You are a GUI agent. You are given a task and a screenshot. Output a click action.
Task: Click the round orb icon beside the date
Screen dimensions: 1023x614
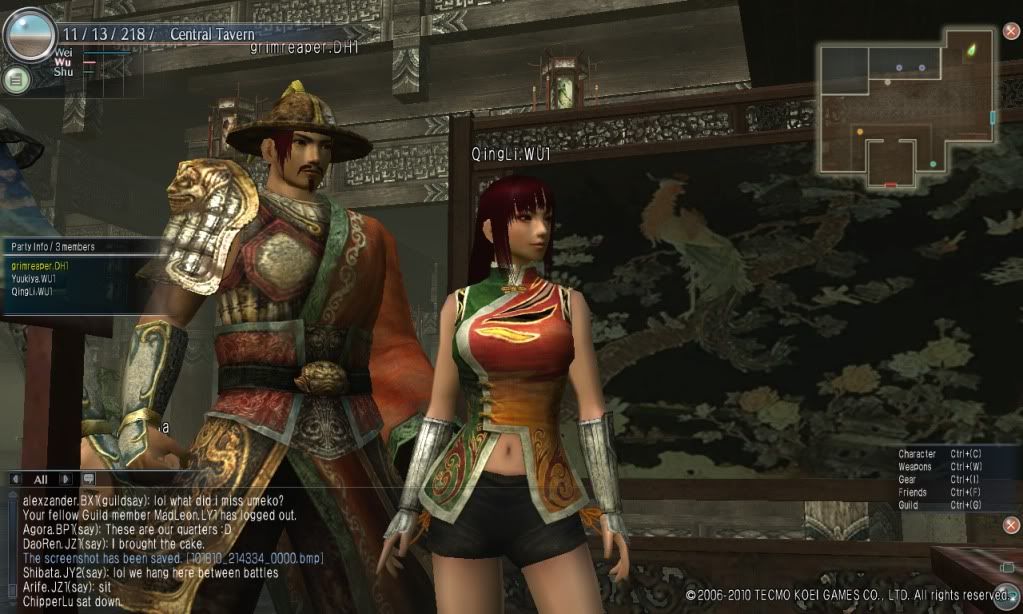[28, 35]
